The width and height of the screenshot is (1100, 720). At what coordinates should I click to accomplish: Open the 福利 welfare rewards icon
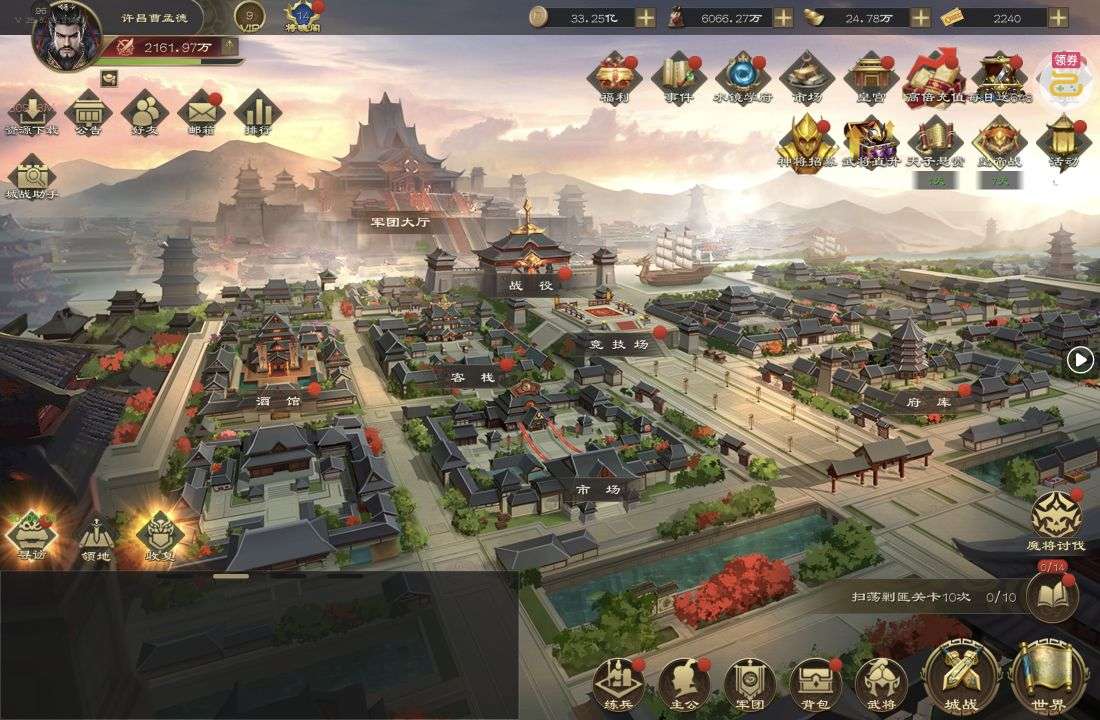click(614, 75)
